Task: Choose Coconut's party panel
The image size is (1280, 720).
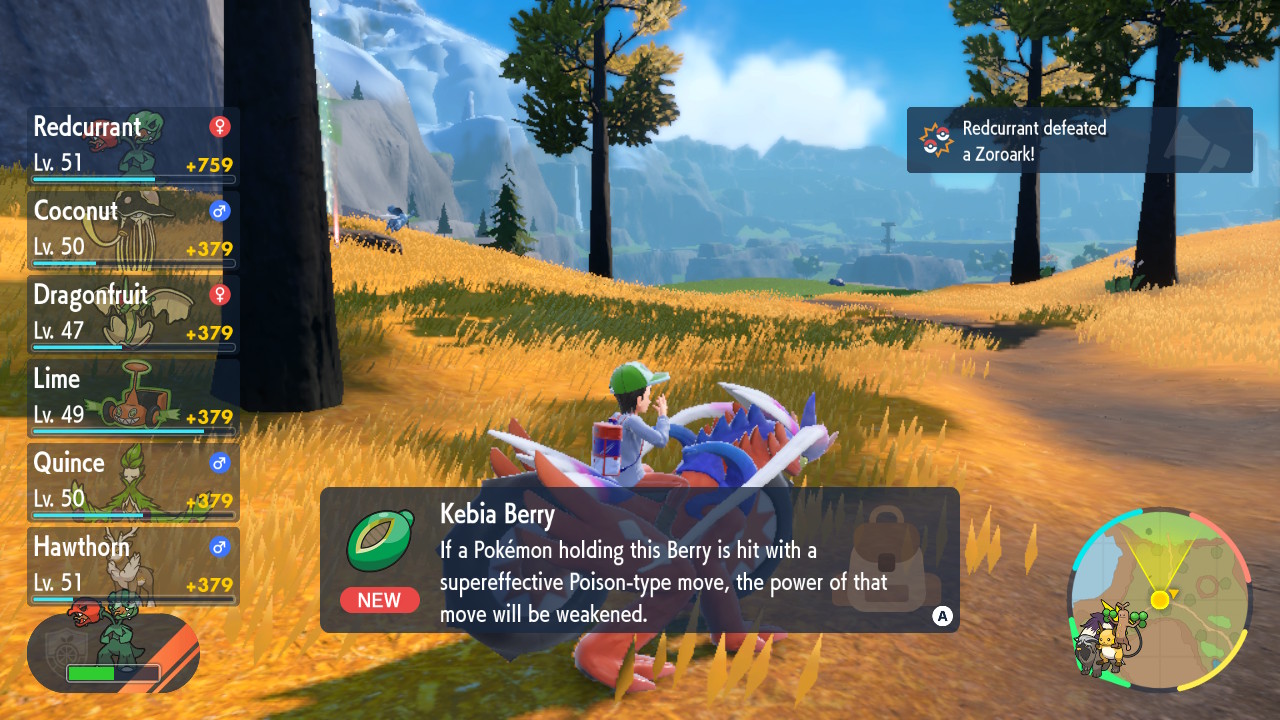Action: click(x=133, y=230)
